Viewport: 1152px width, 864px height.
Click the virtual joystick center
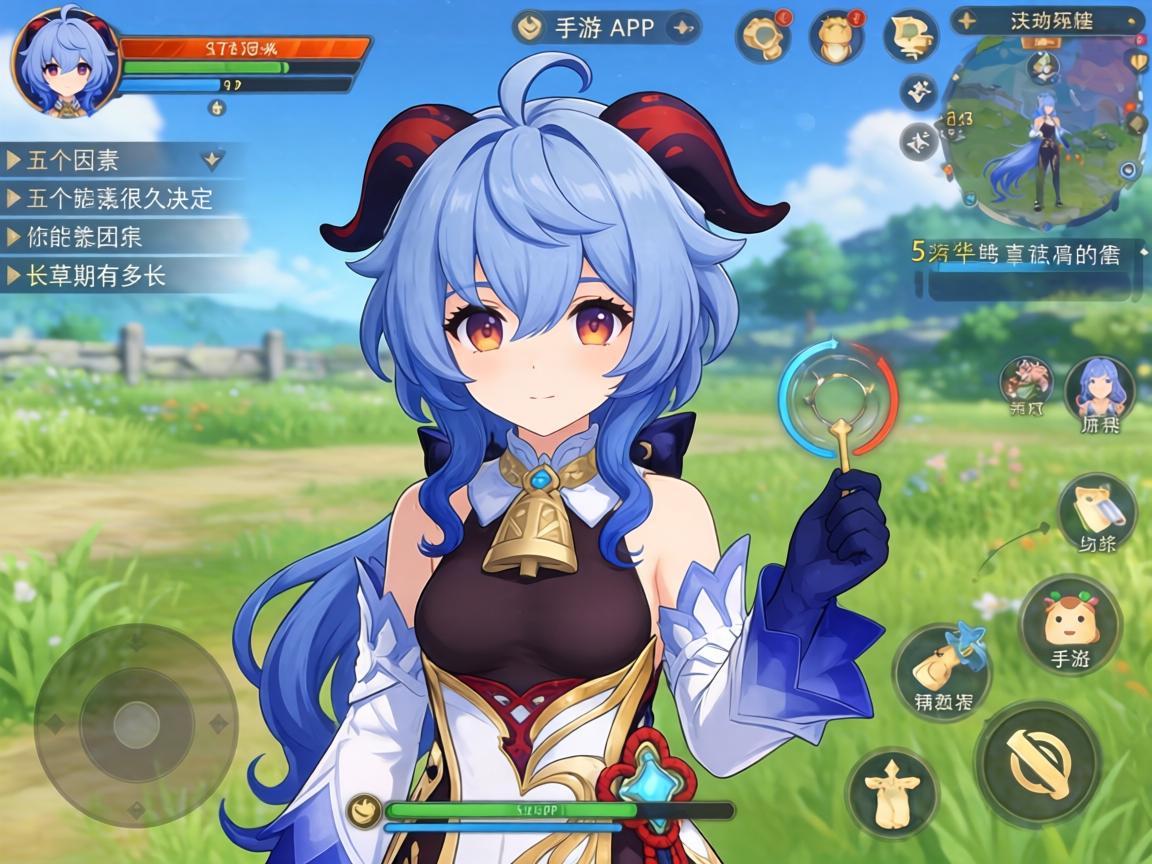(136, 725)
